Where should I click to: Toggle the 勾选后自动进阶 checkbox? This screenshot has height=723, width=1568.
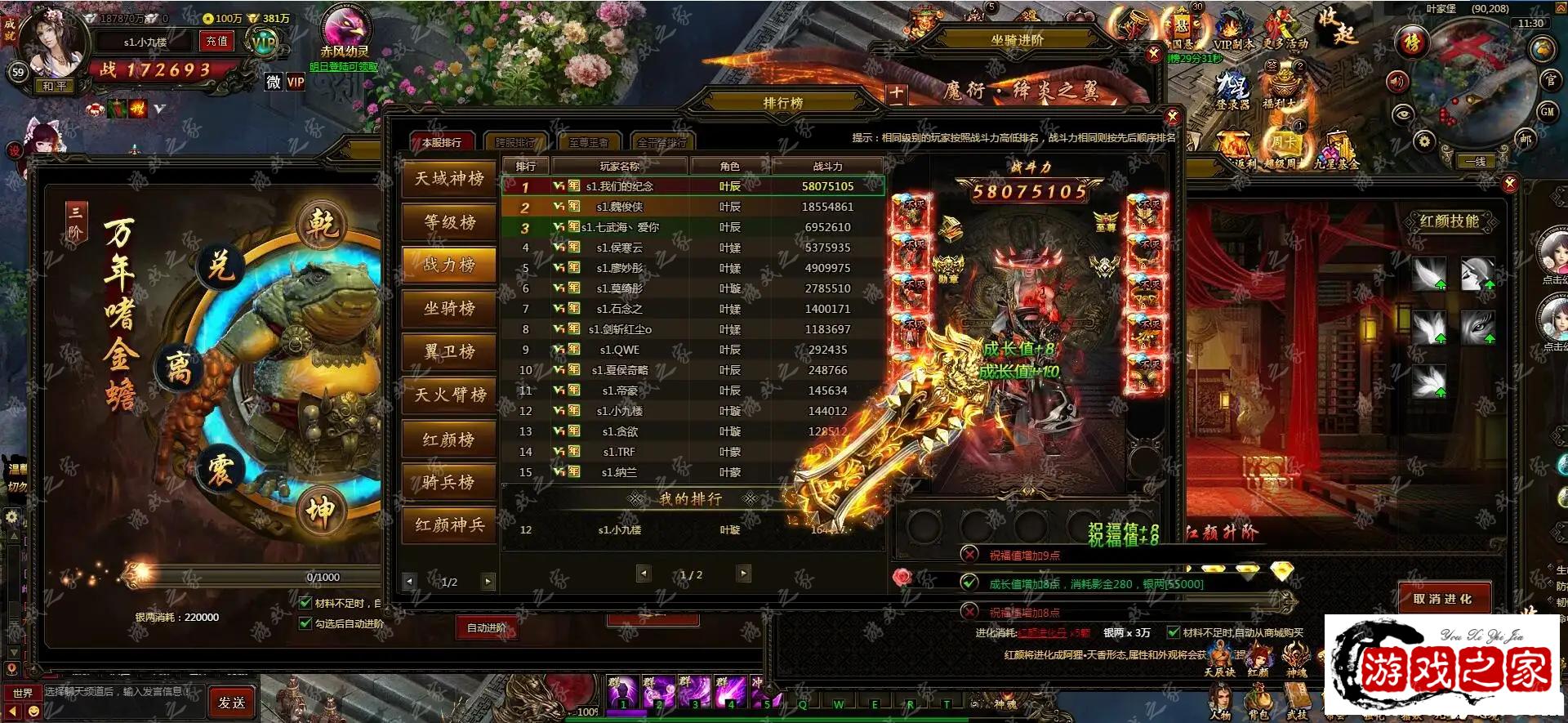[305, 623]
